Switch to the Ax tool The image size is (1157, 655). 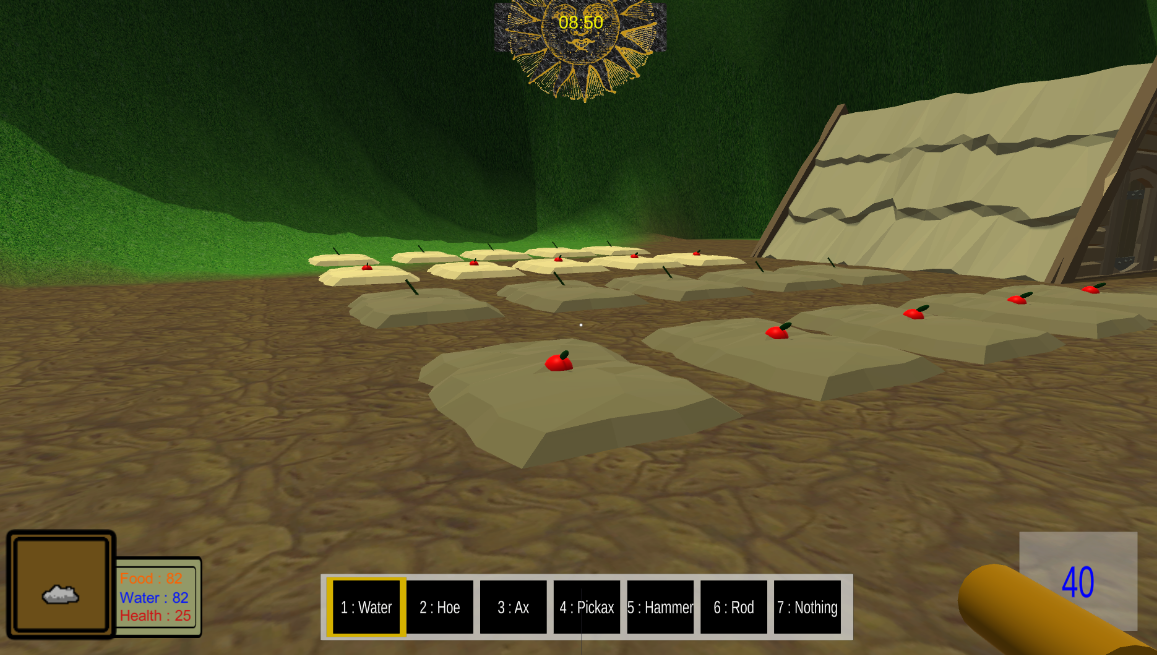pyautogui.click(x=513, y=607)
